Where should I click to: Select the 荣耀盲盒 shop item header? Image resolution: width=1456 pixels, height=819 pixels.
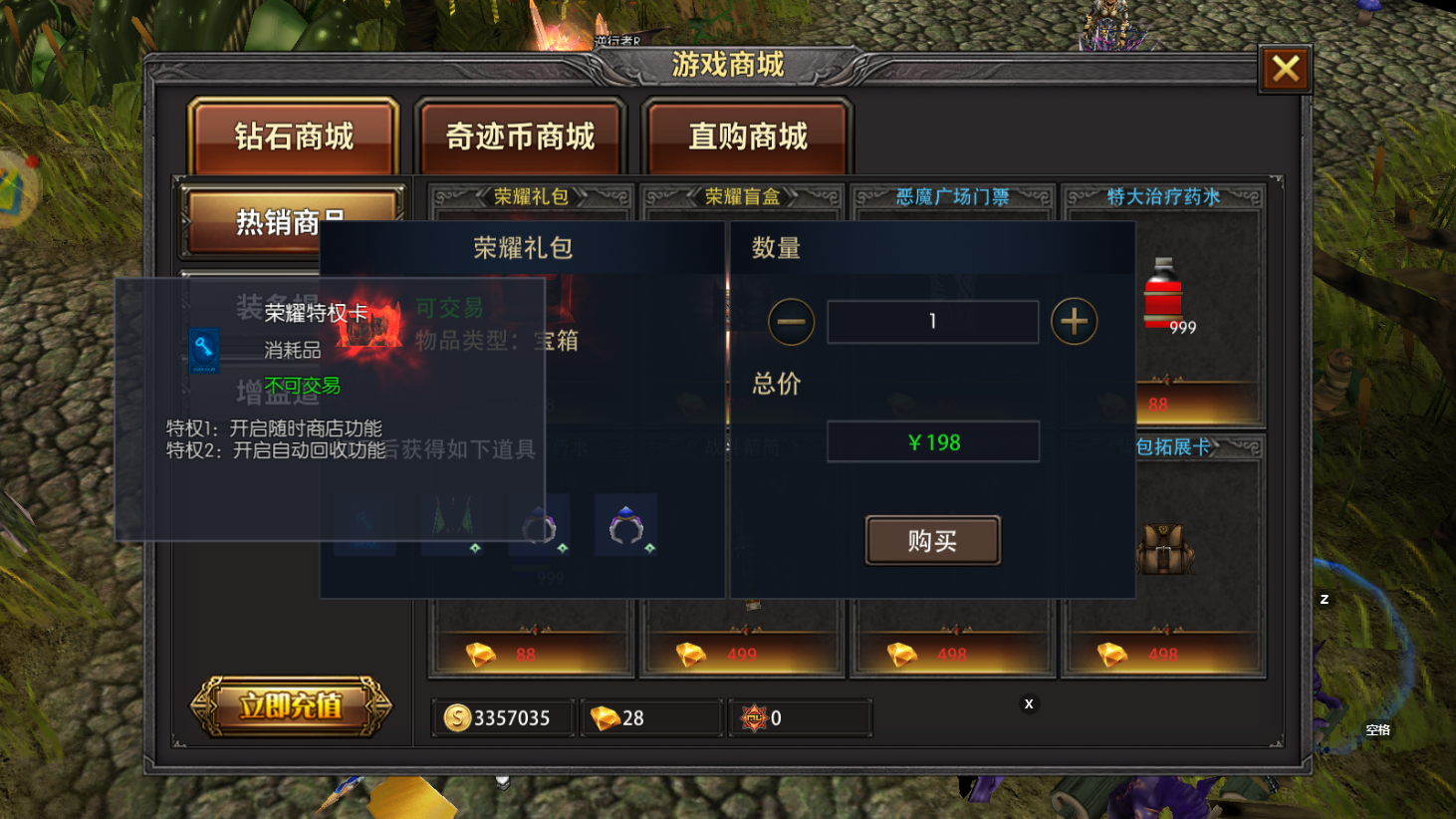pyautogui.click(x=742, y=197)
